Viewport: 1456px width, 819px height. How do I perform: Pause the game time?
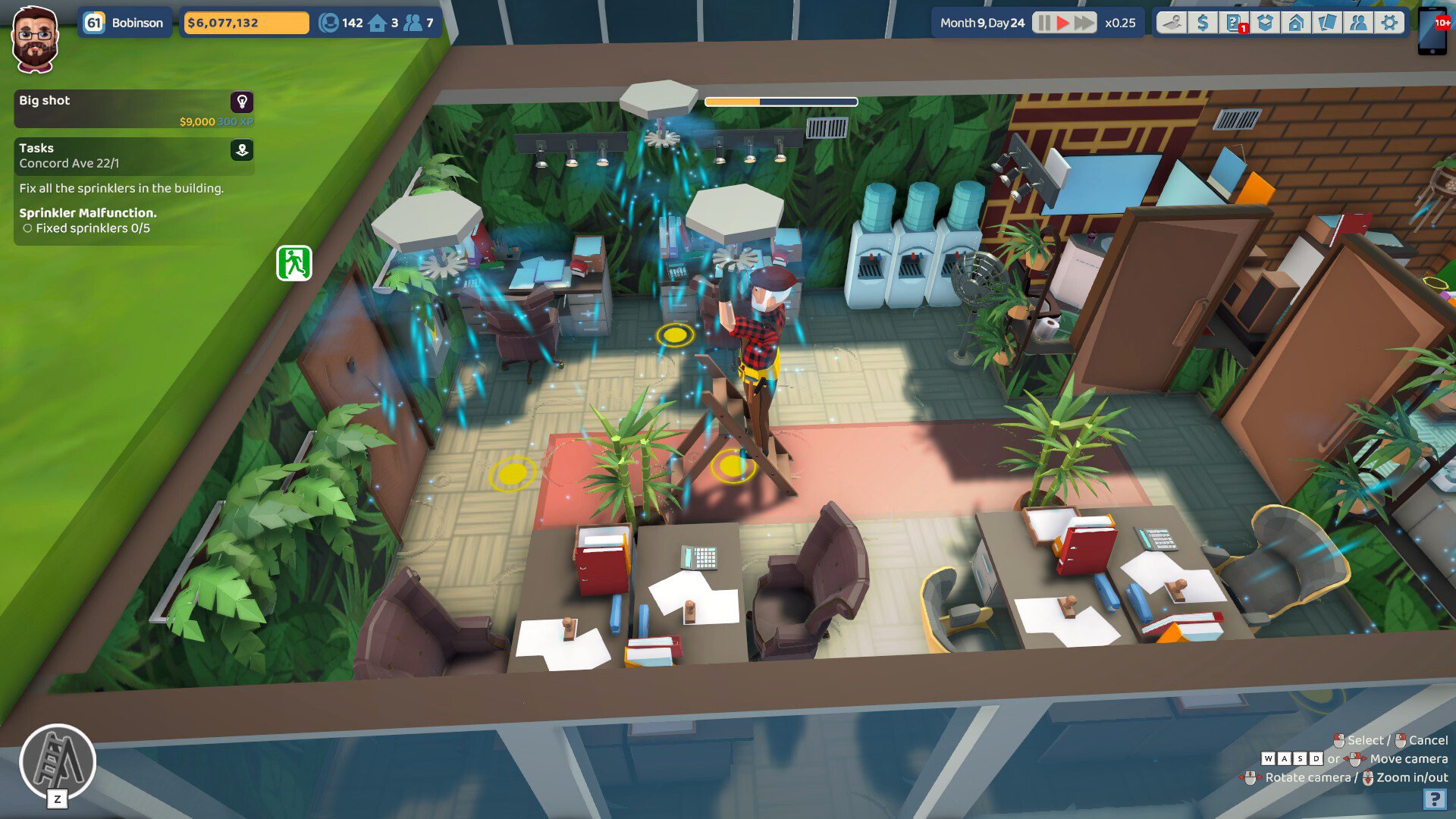(x=1044, y=23)
